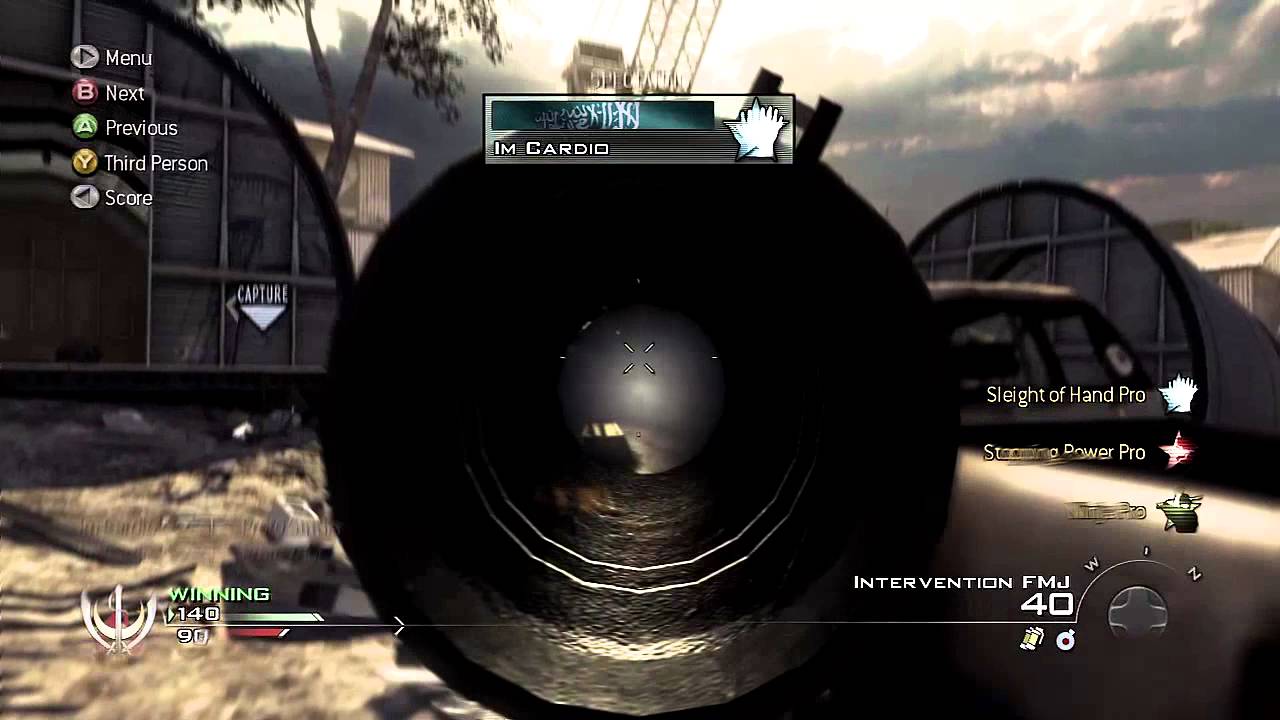Switch to the Third Person view option
Image resolution: width=1280 pixels, height=720 pixels.
coord(139,163)
